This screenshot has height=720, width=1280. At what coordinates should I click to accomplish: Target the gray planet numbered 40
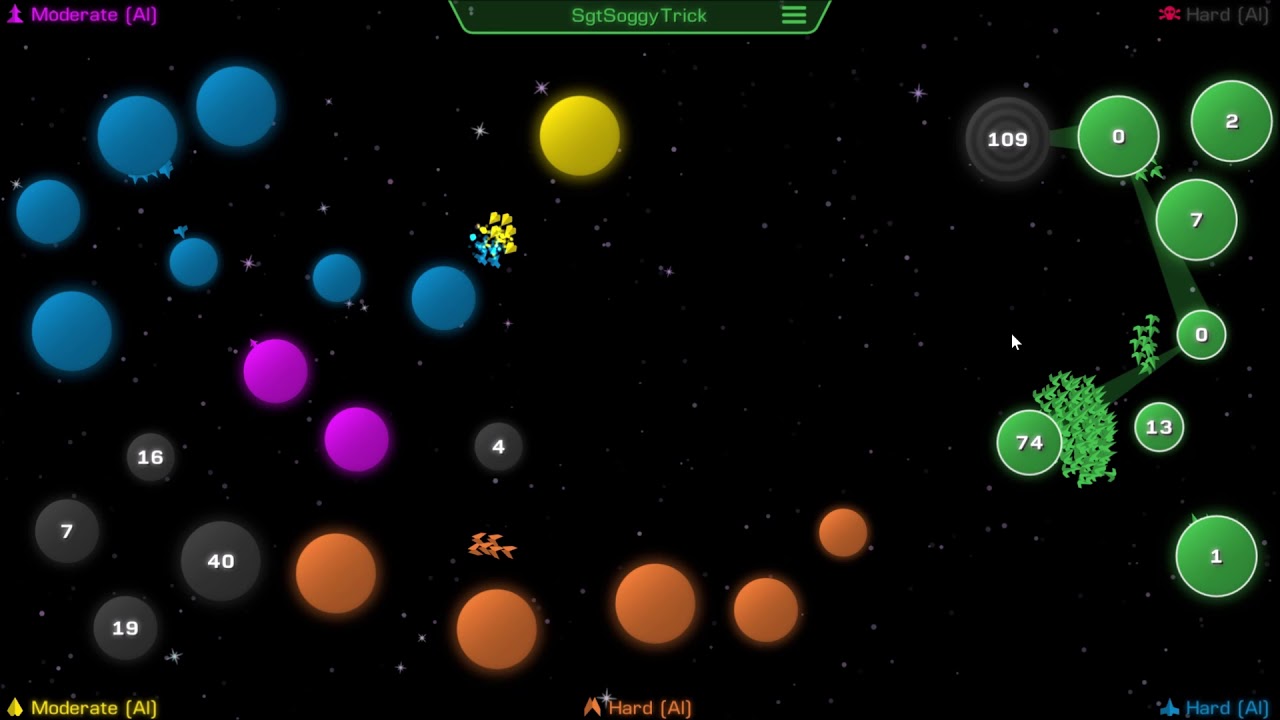(x=221, y=561)
